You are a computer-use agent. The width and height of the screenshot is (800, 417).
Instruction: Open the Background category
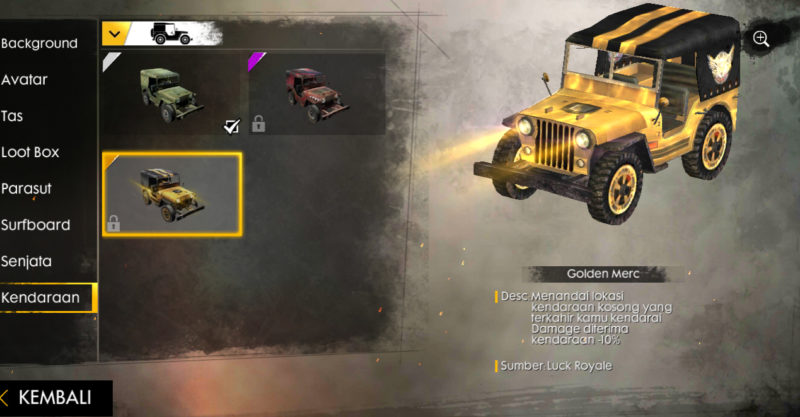(x=40, y=44)
